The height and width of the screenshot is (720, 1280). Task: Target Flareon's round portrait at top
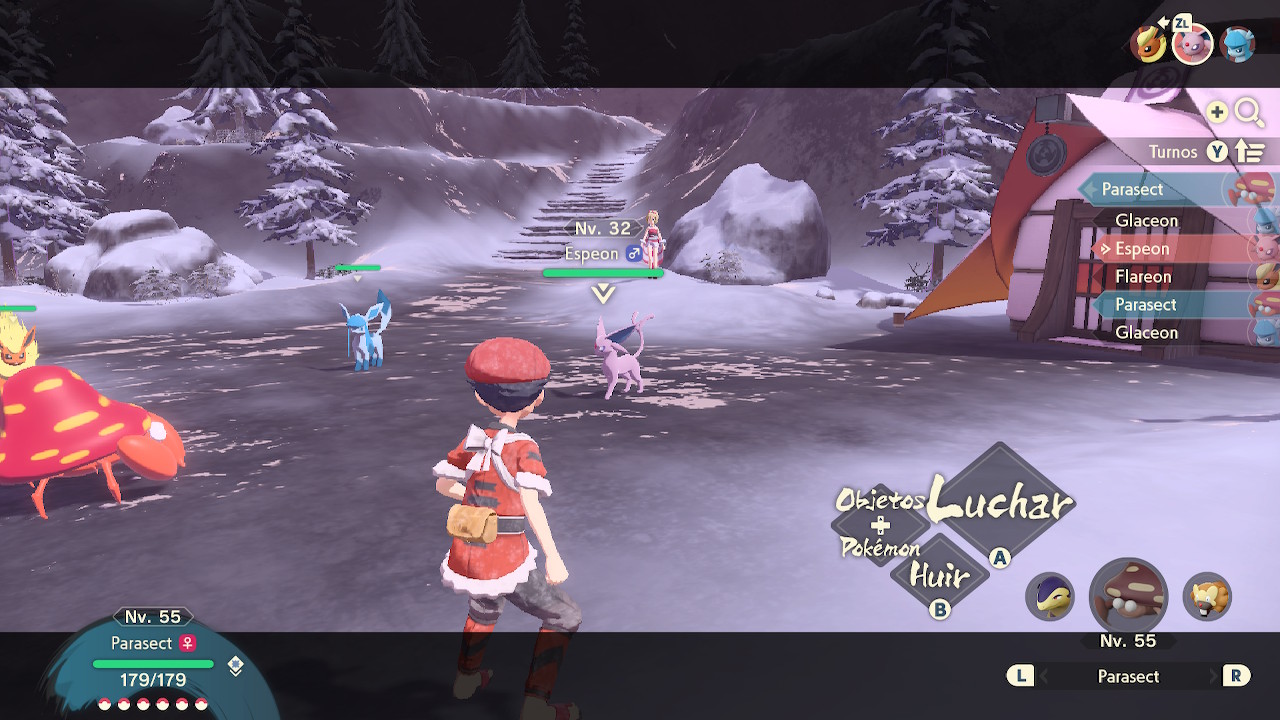[x=1148, y=44]
